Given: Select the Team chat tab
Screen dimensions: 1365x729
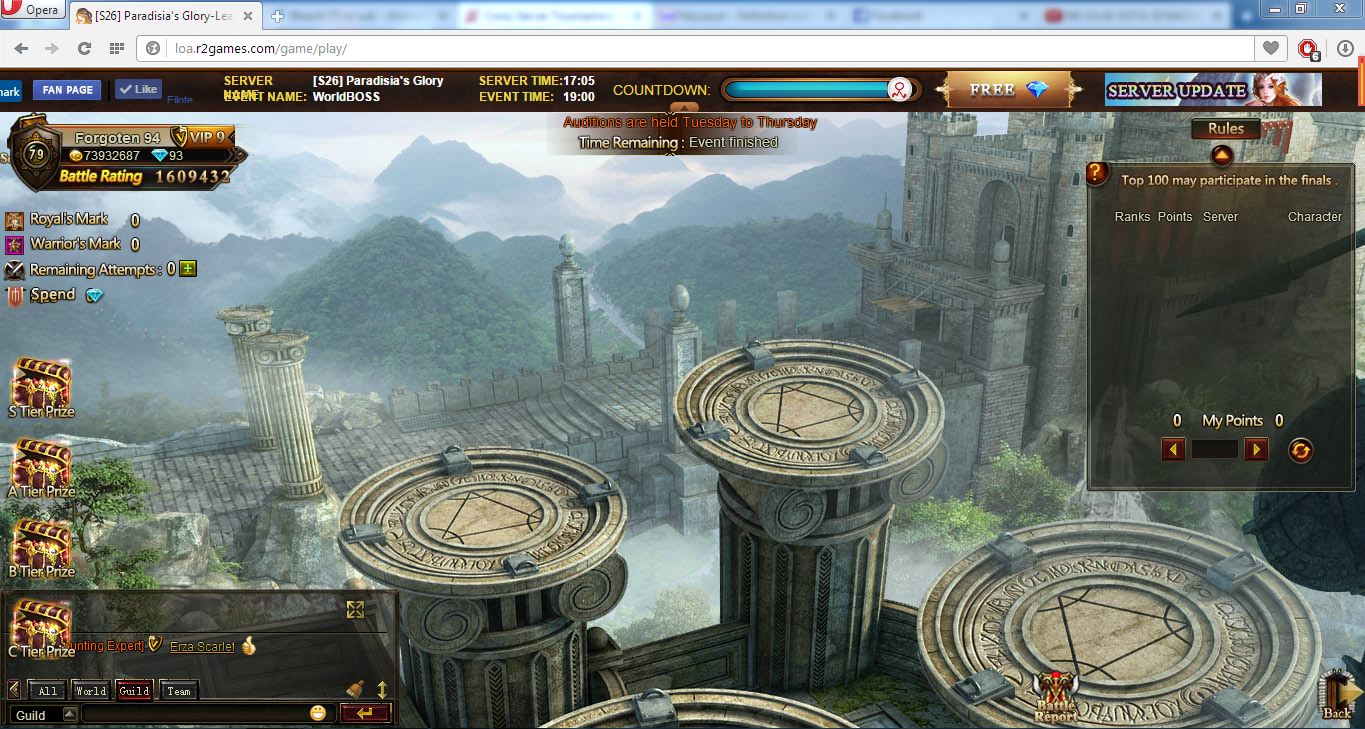Looking at the screenshot, I should click(x=179, y=691).
